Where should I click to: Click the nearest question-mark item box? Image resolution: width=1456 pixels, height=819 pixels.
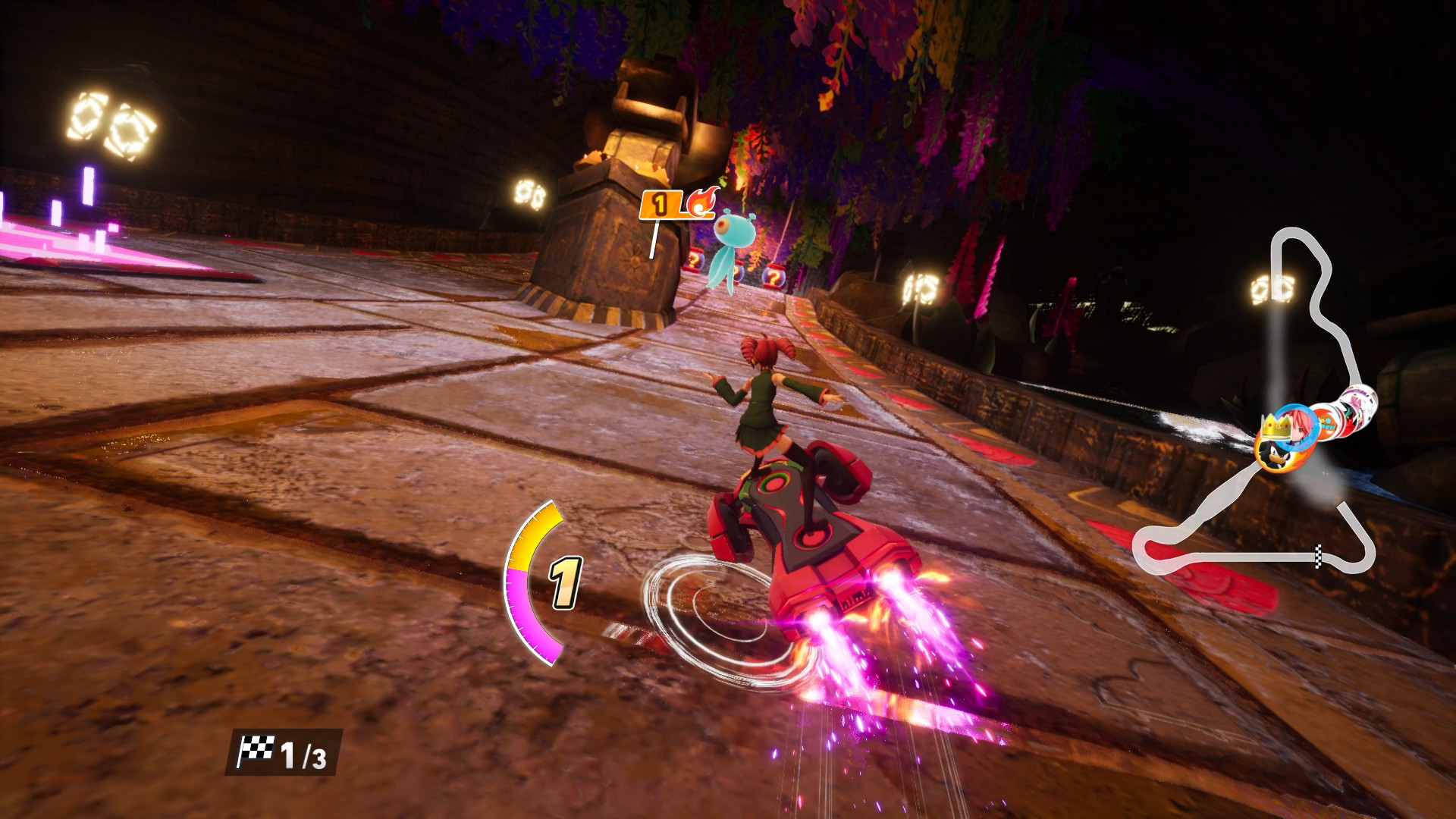pos(775,278)
